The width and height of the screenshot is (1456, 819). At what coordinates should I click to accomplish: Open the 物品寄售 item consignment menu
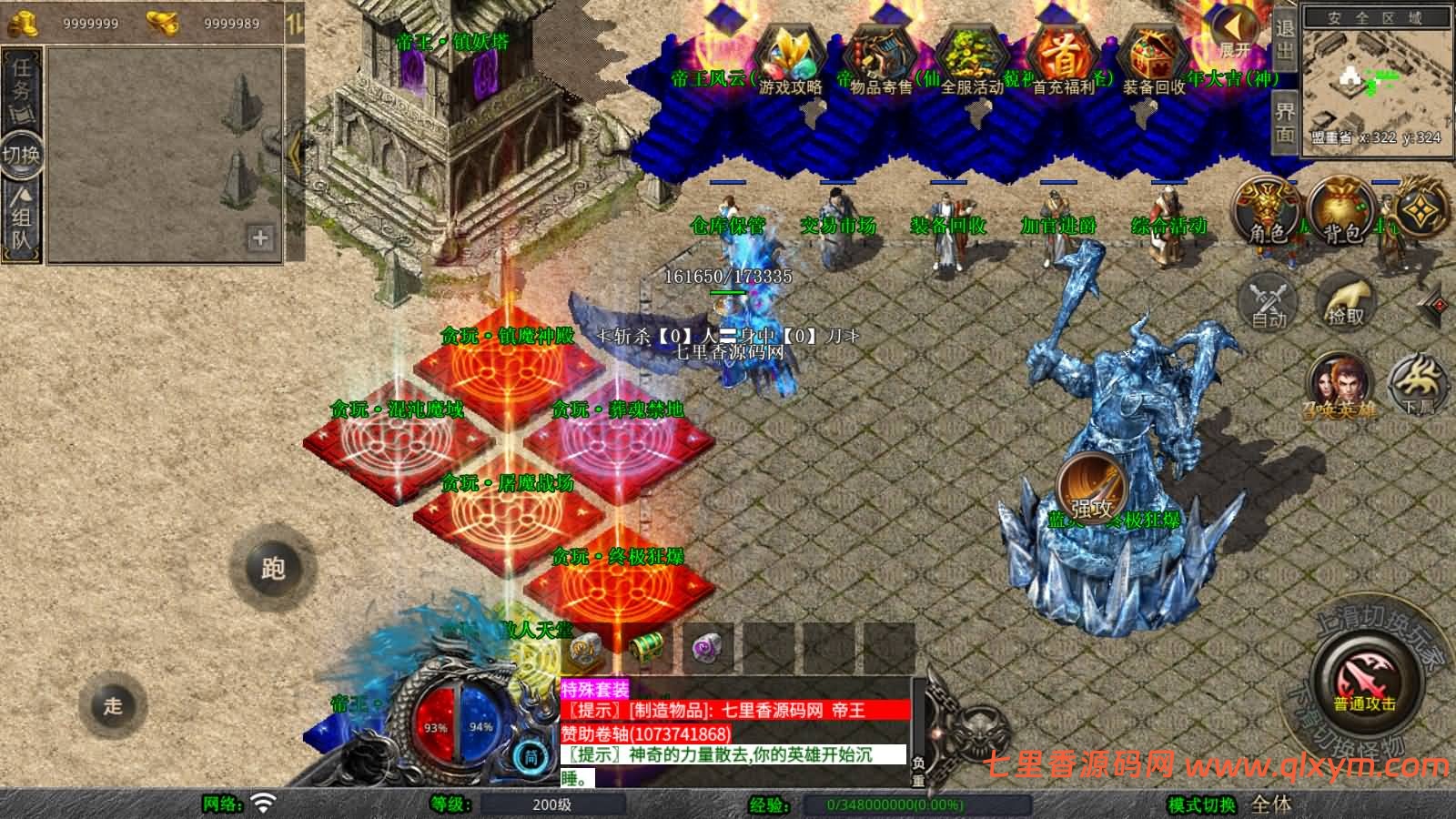pyautogui.click(x=880, y=60)
